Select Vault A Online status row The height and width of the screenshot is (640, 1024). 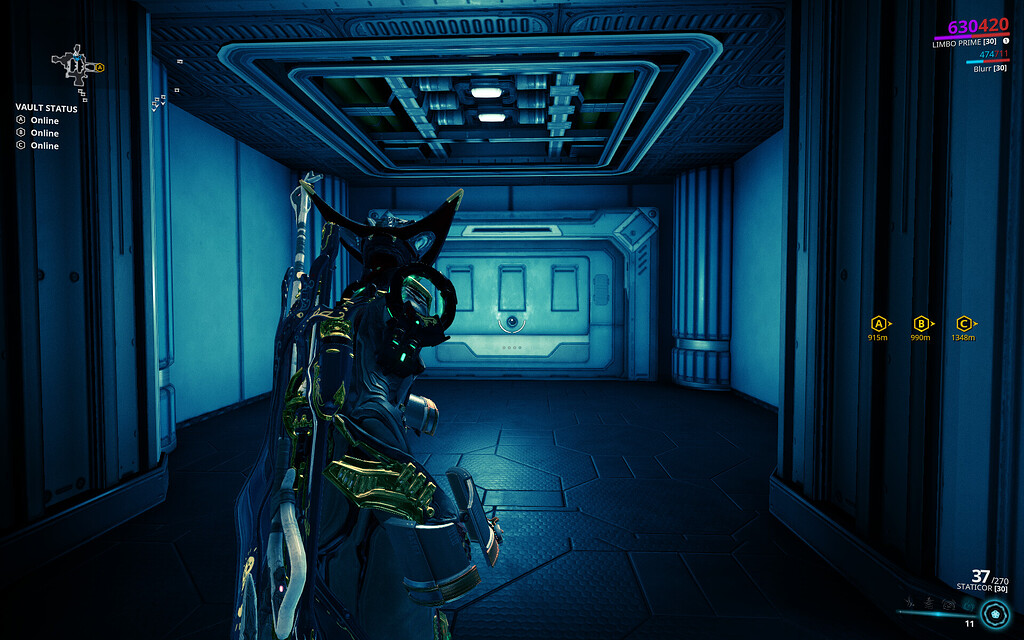click(x=38, y=121)
